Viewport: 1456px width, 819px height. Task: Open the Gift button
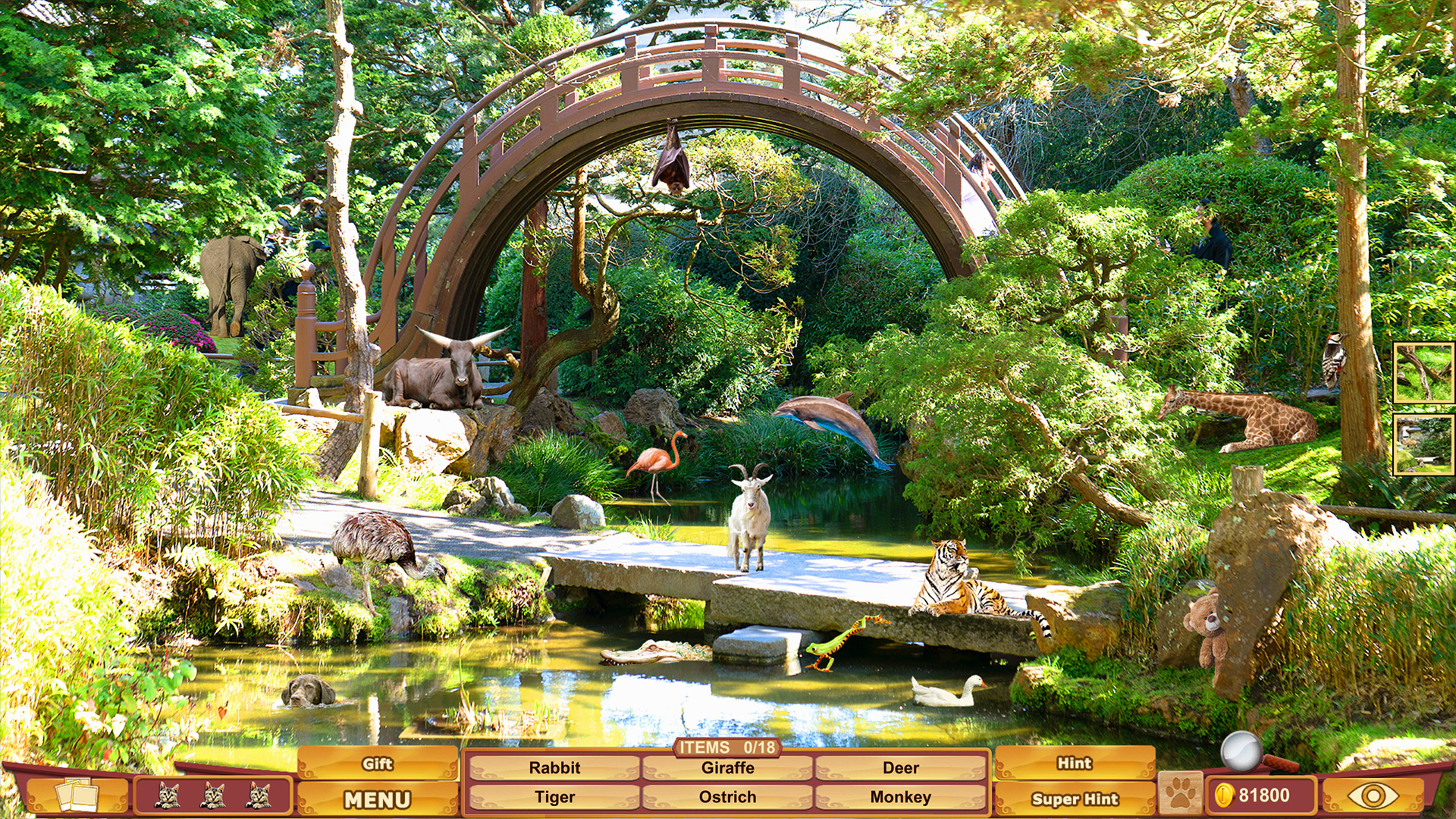pyautogui.click(x=378, y=764)
